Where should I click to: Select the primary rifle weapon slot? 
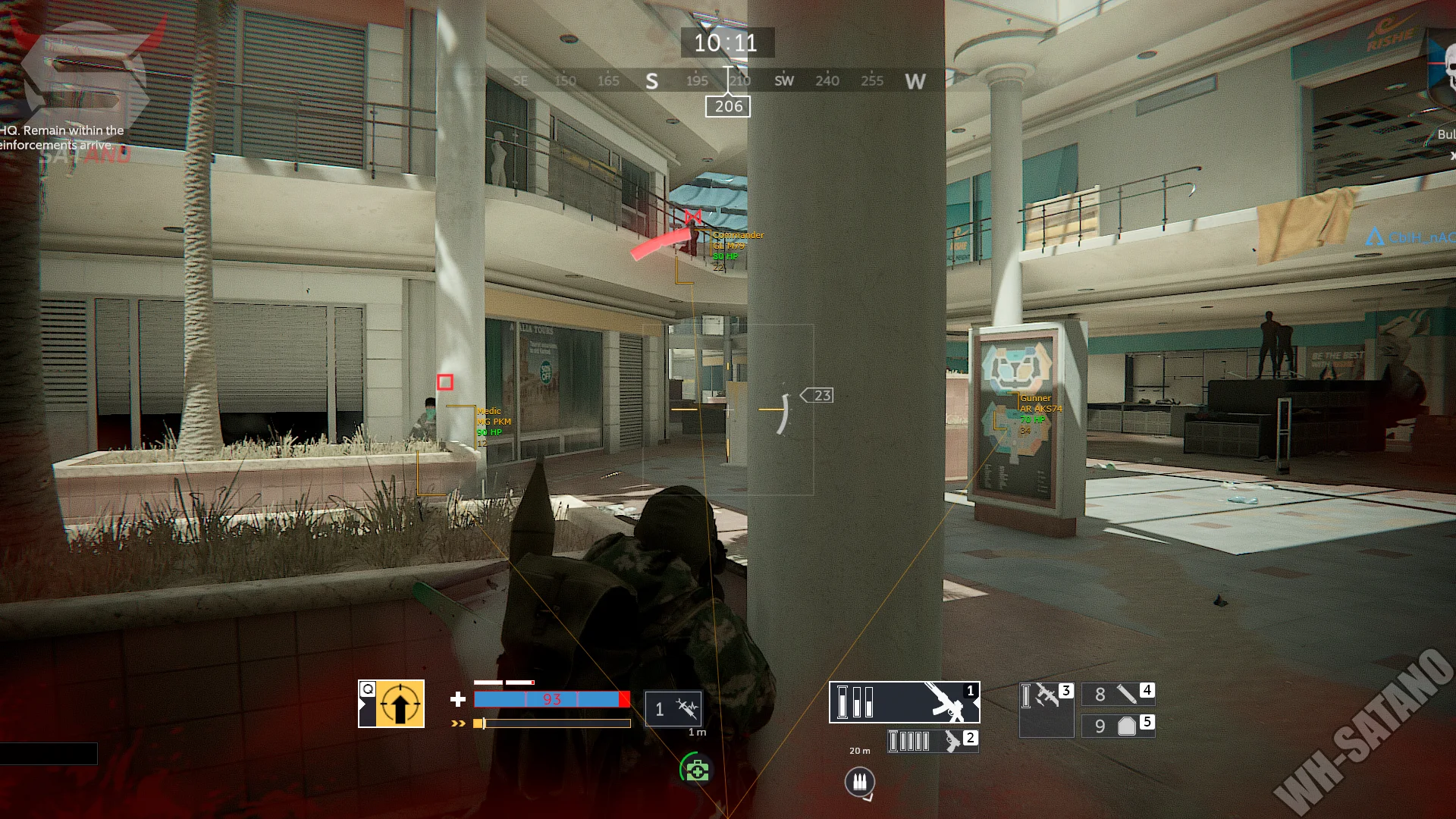pos(904,702)
